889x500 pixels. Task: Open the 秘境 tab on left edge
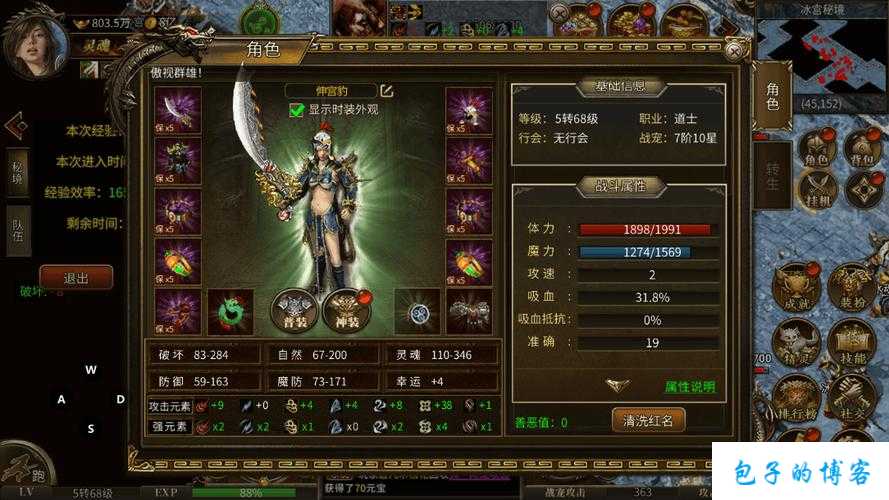[x=17, y=171]
